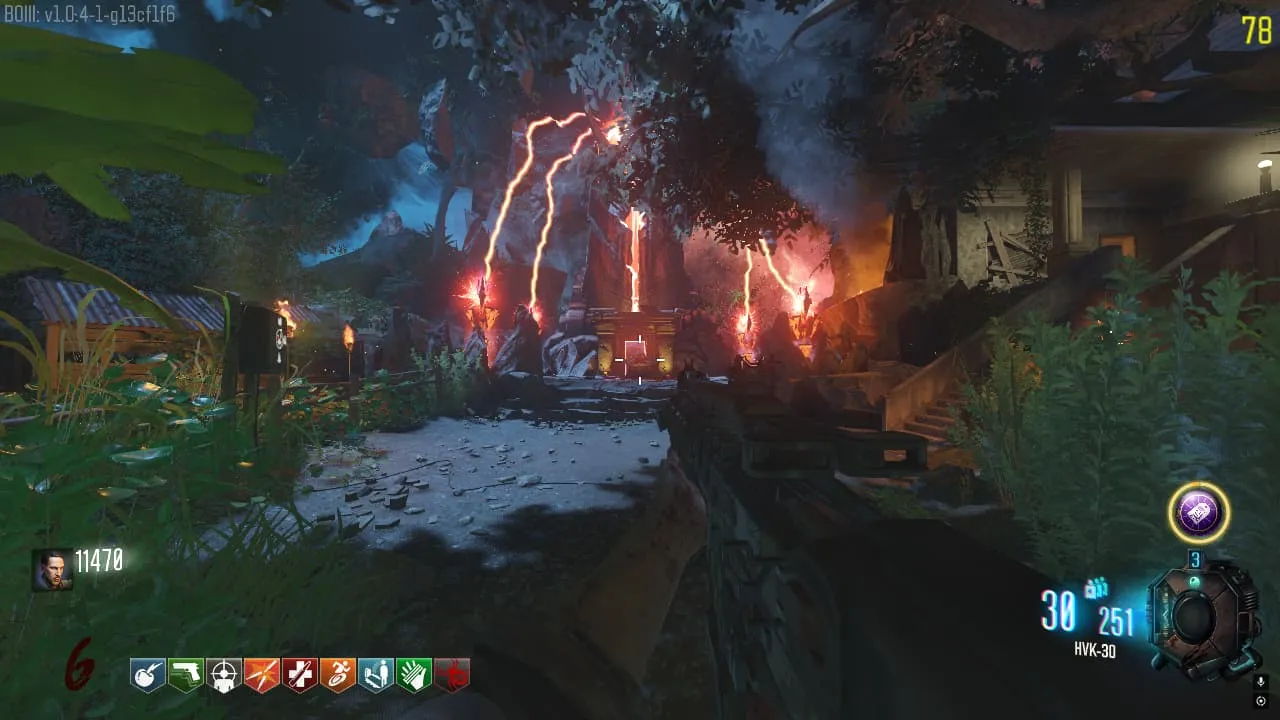Screen dimensions: 1280x720
Task: Choose the Deadshot Daiquiri crosshair perk
Action: tap(224, 675)
